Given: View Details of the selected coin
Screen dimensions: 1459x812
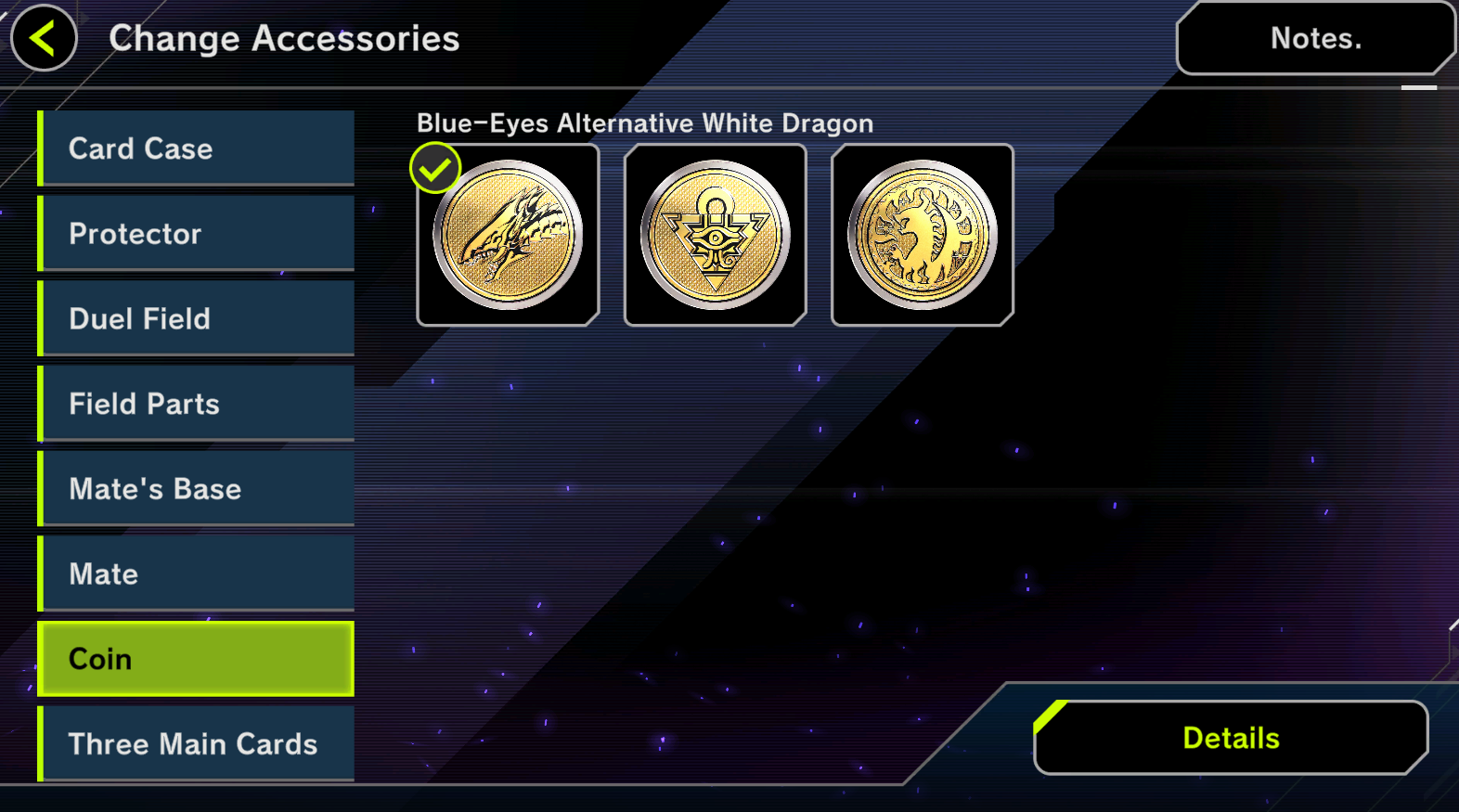Looking at the screenshot, I should click(1231, 738).
